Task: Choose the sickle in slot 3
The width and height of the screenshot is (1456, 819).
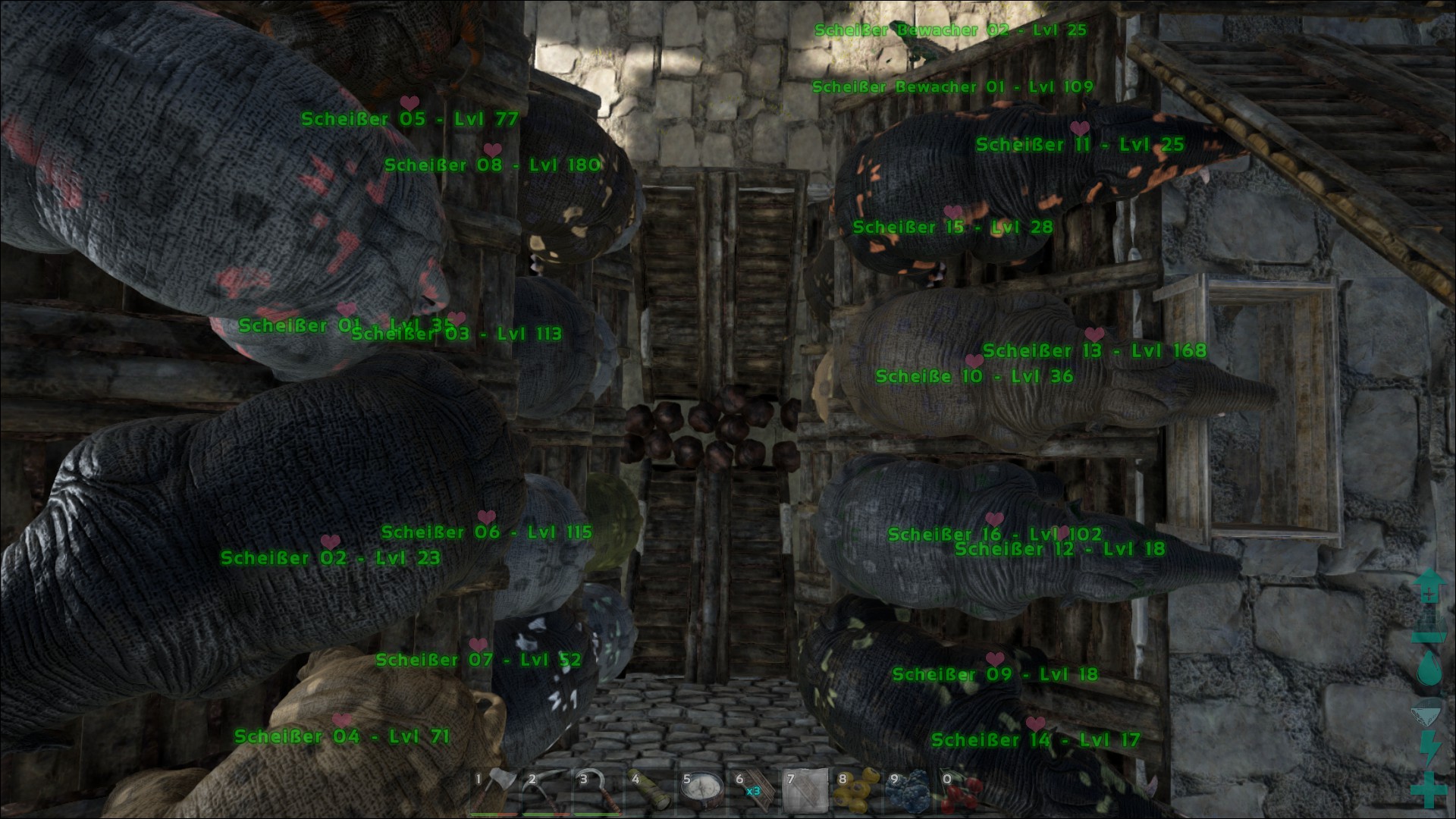Action: (x=597, y=789)
